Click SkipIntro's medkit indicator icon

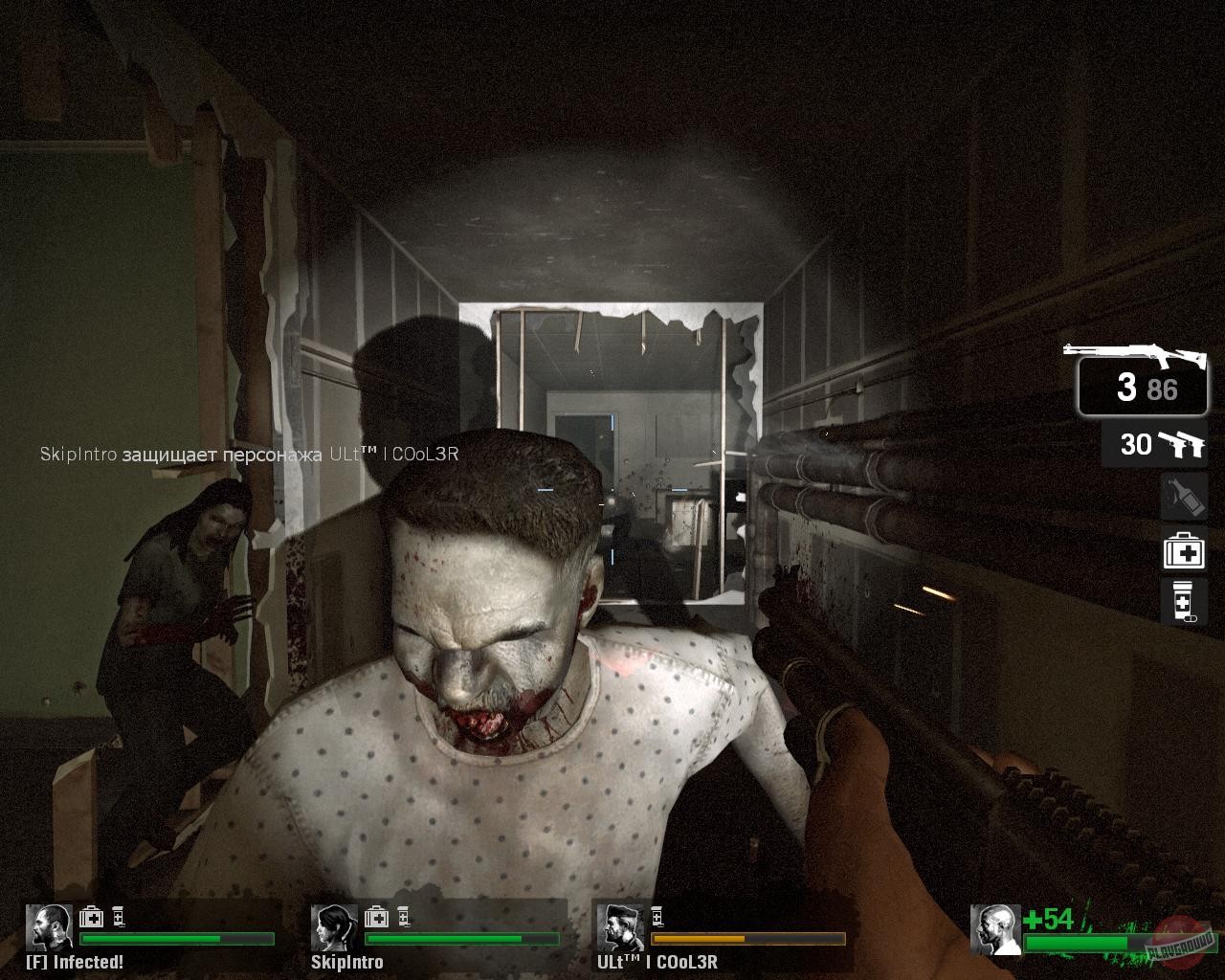(375, 917)
